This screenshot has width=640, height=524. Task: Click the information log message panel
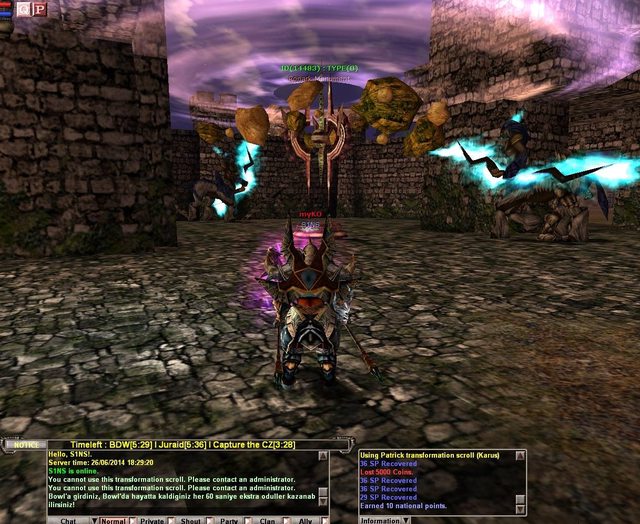tap(442, 480)
